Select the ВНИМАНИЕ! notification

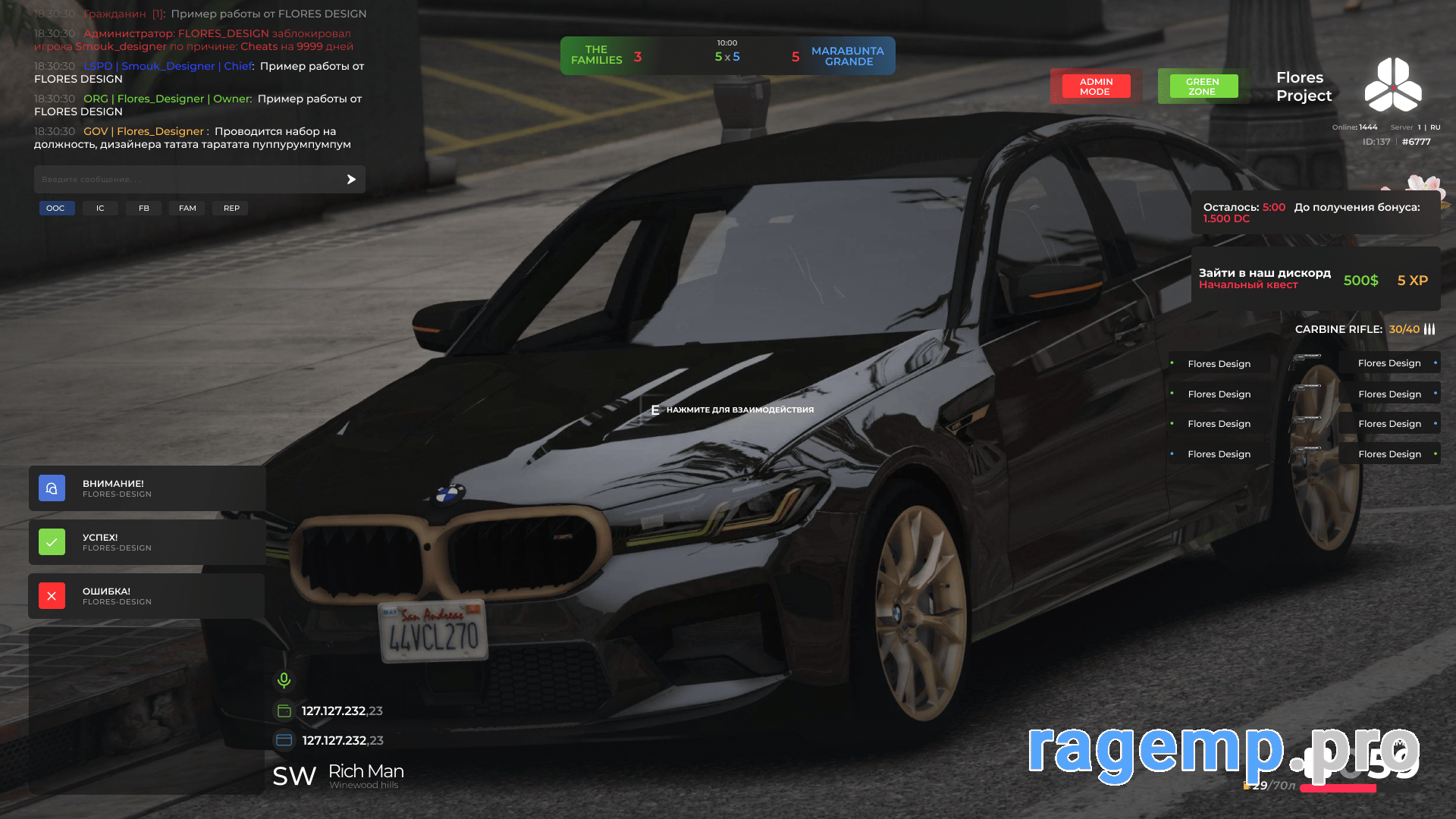tap(147, 488)
